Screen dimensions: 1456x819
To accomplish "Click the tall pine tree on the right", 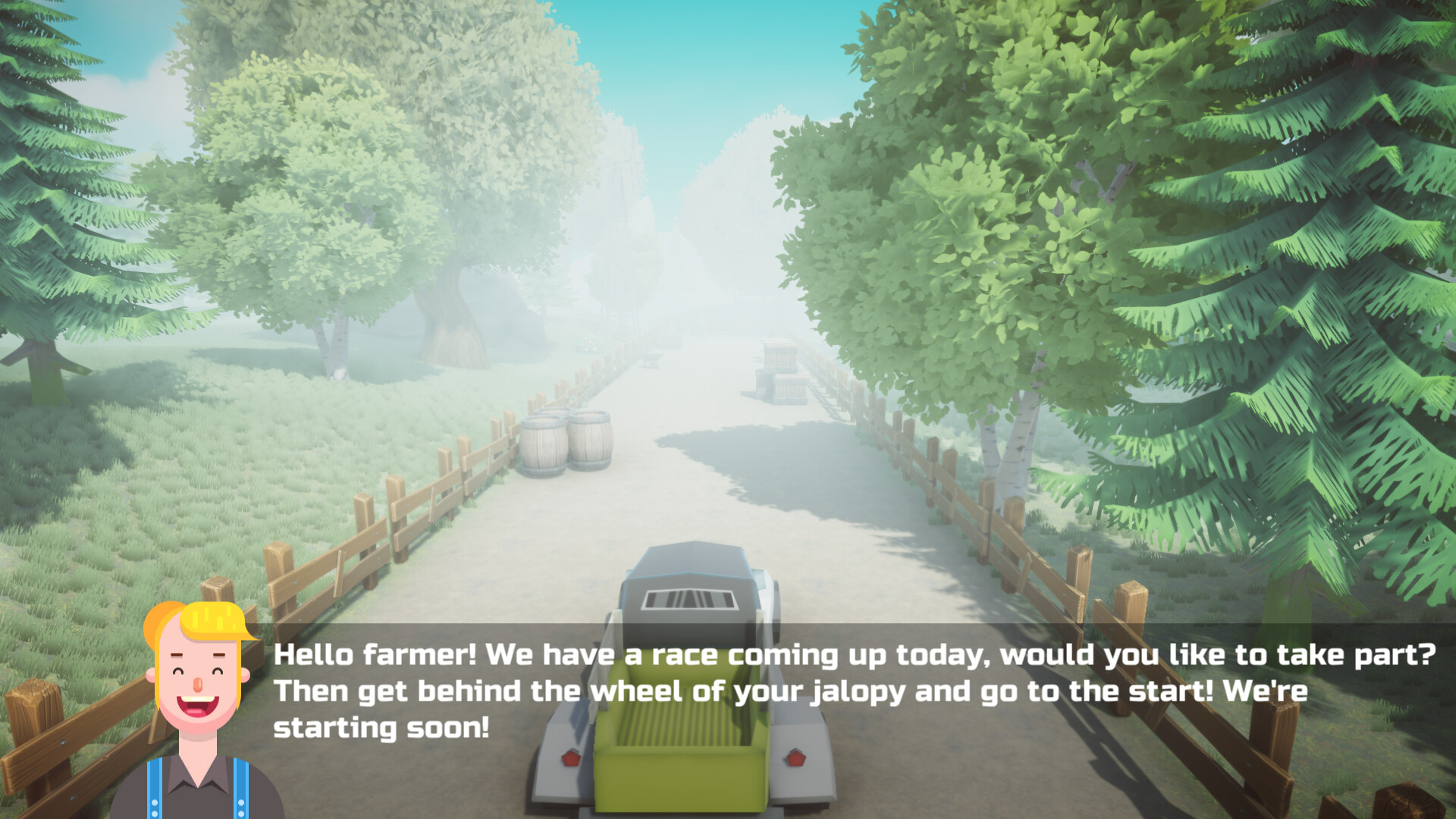I will click(x=1327, y=227).
